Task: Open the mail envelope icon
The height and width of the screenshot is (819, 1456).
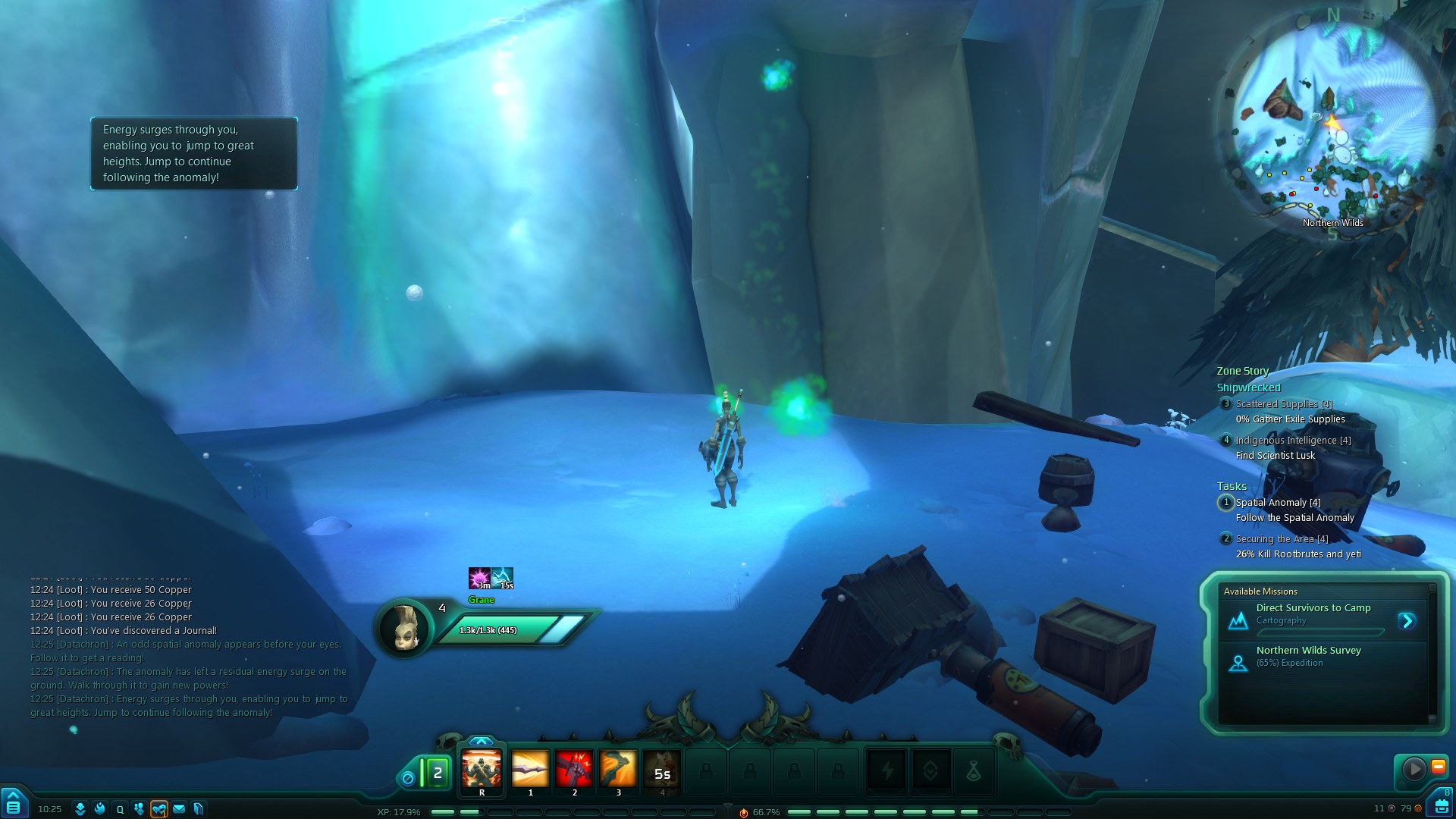Action: pyautogui.click(x=179, y=809)
